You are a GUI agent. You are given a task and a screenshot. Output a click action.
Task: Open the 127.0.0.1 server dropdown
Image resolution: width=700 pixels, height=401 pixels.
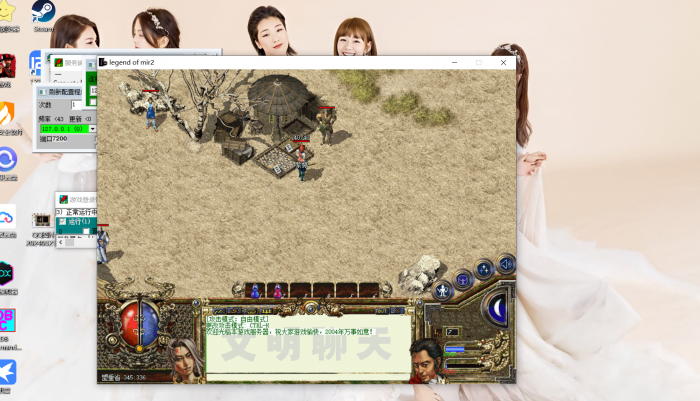click(93, 129)
